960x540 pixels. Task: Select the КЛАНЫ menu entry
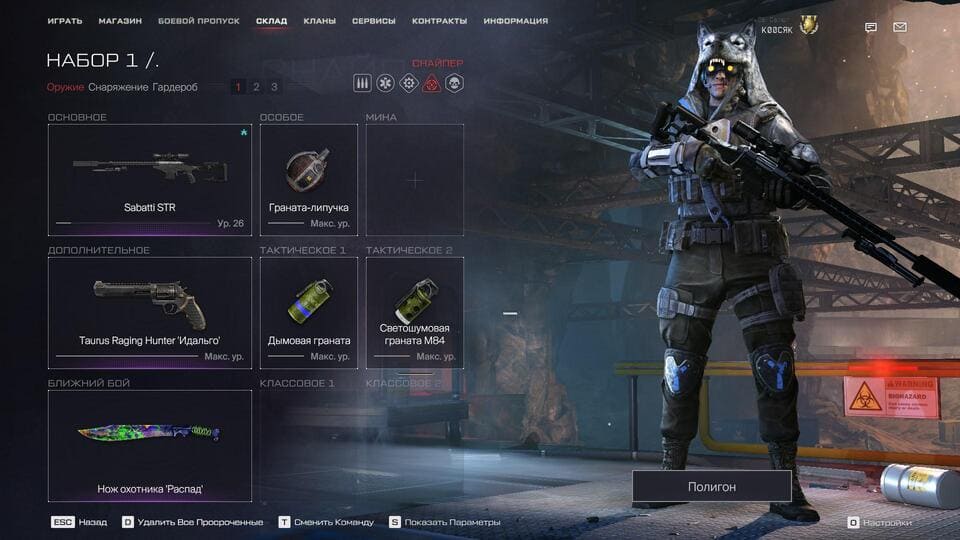point(319,21)
